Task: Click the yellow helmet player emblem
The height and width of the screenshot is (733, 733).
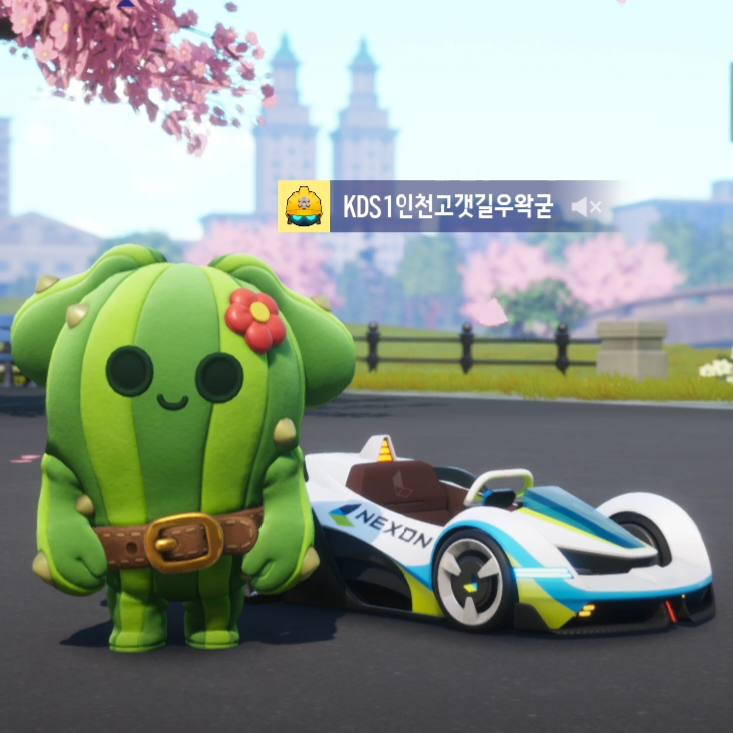Action: pos(304,207)
